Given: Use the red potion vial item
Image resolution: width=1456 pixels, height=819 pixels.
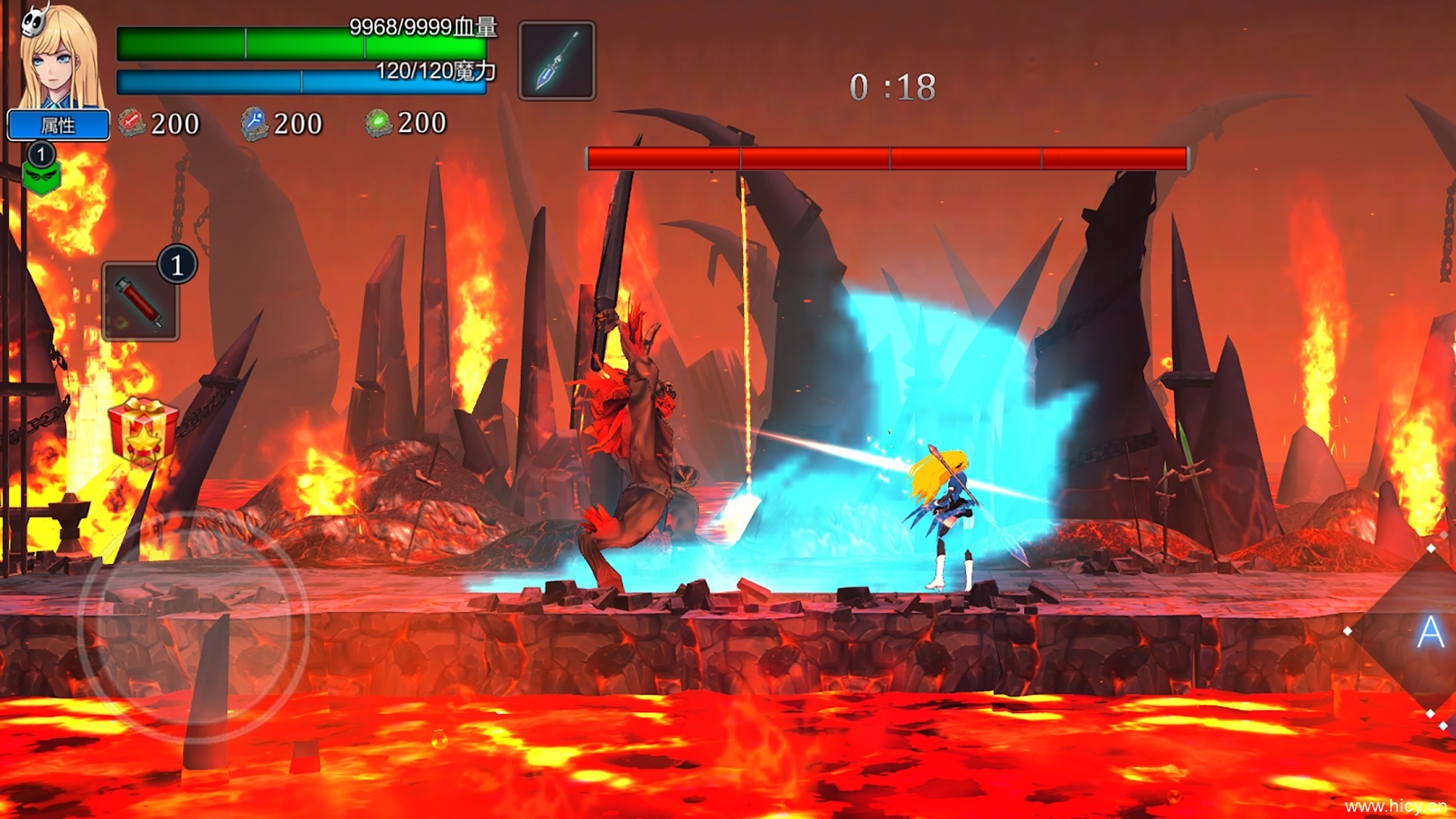Looking at the screenshot, I should point(140,302).
